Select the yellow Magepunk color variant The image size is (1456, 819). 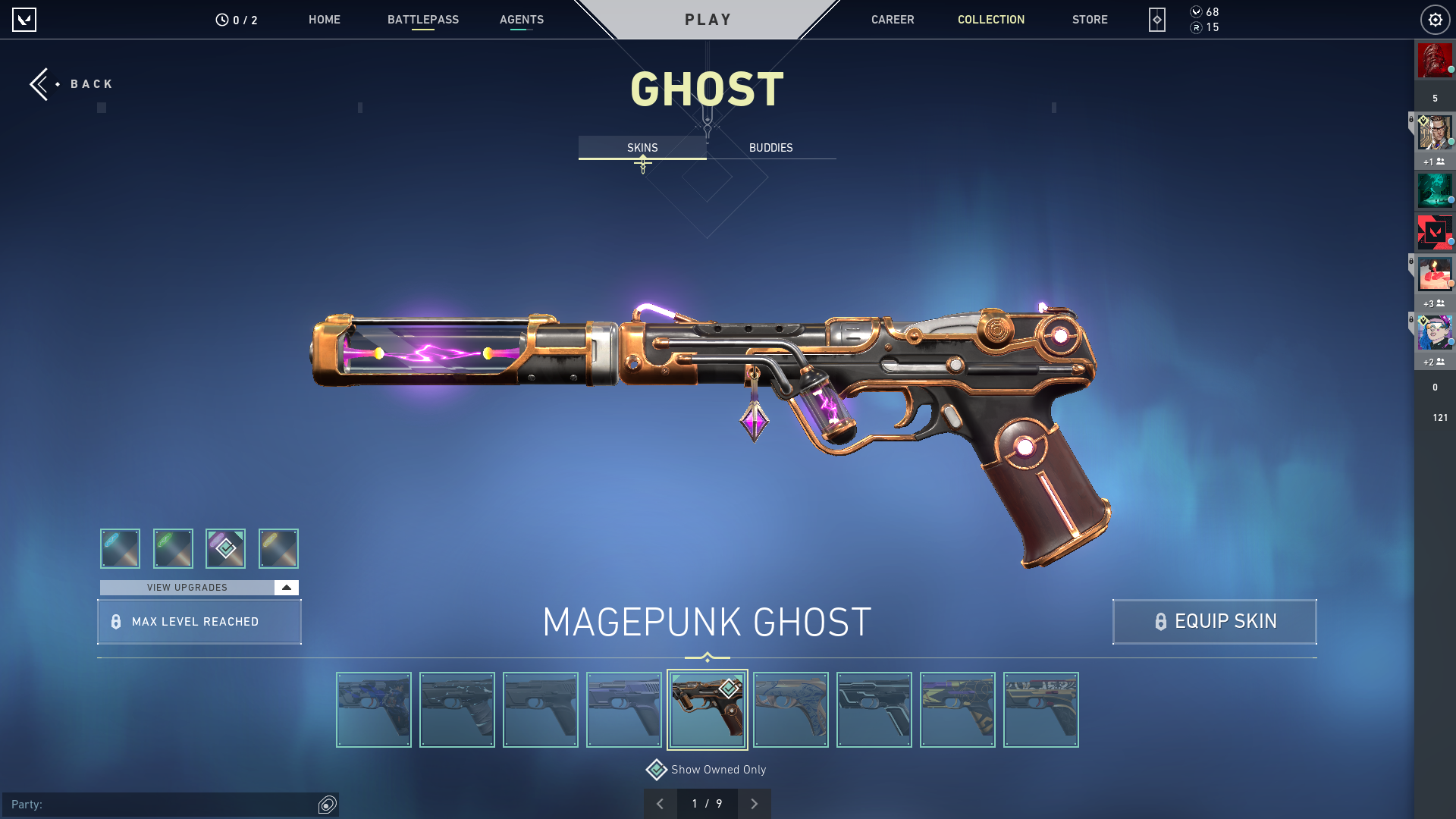pos(278,548)
